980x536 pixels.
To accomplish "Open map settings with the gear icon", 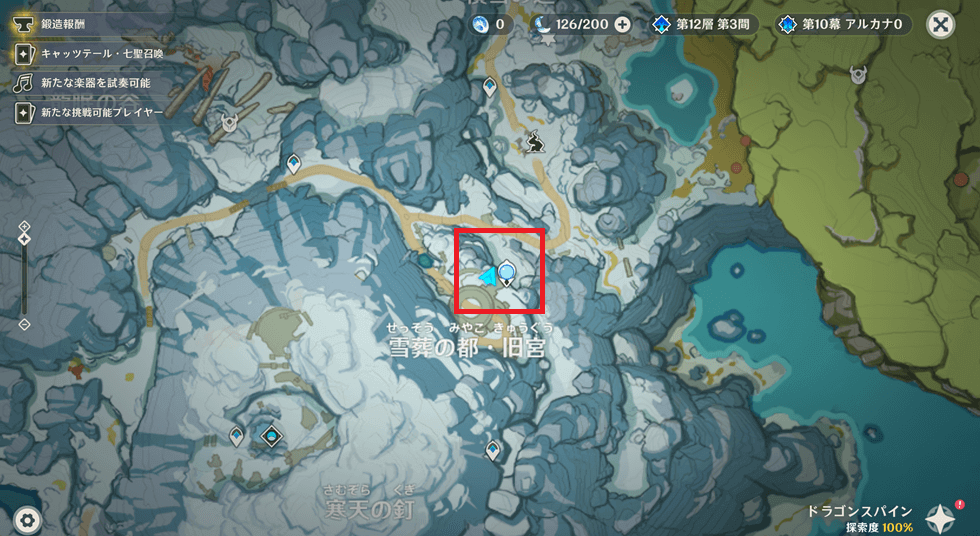I will (x=27, y=519).
